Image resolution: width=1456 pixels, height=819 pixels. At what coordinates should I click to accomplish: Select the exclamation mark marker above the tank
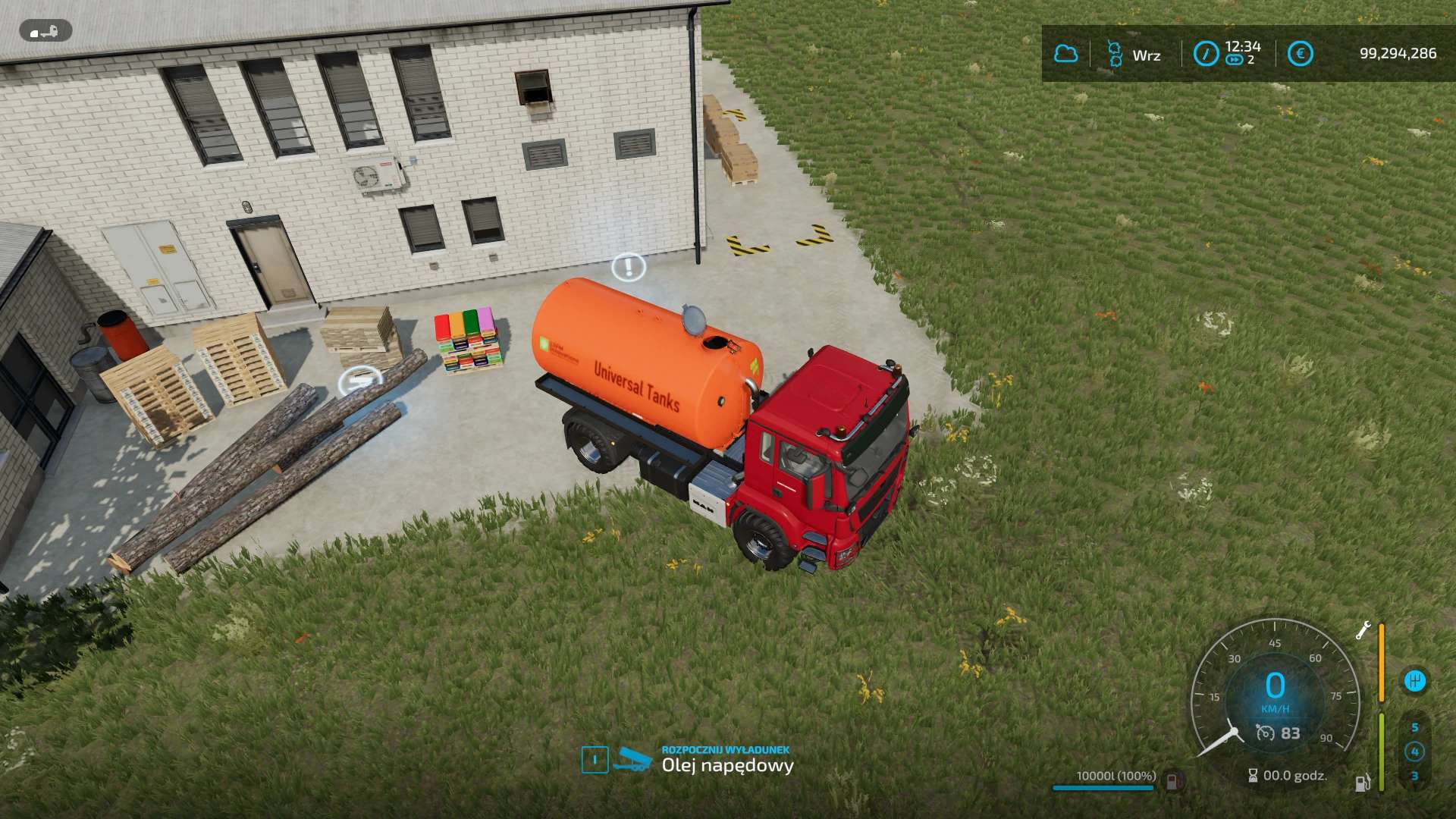(628, 266)
